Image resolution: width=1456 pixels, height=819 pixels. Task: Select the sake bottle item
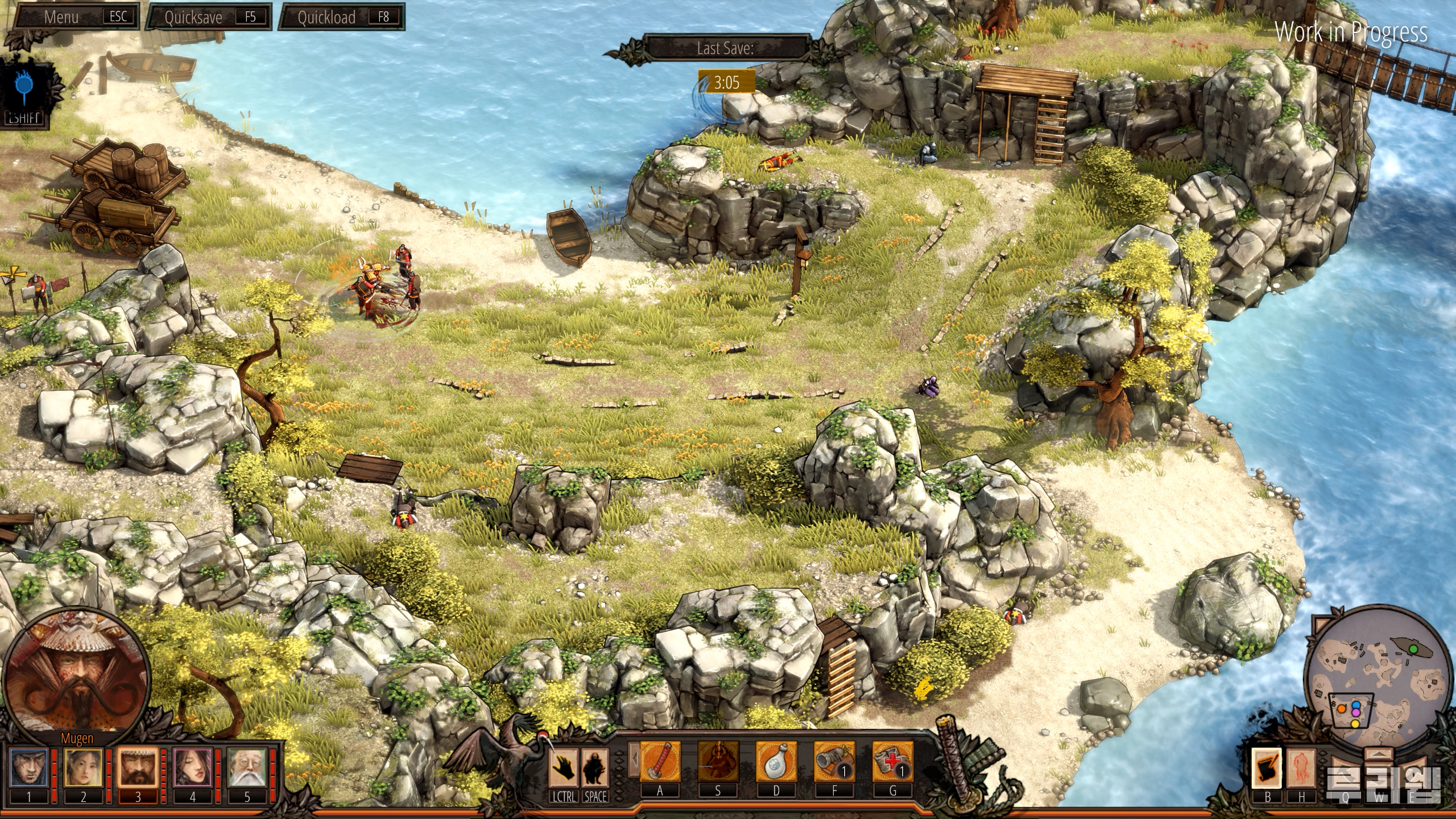(x=776, y=762)
